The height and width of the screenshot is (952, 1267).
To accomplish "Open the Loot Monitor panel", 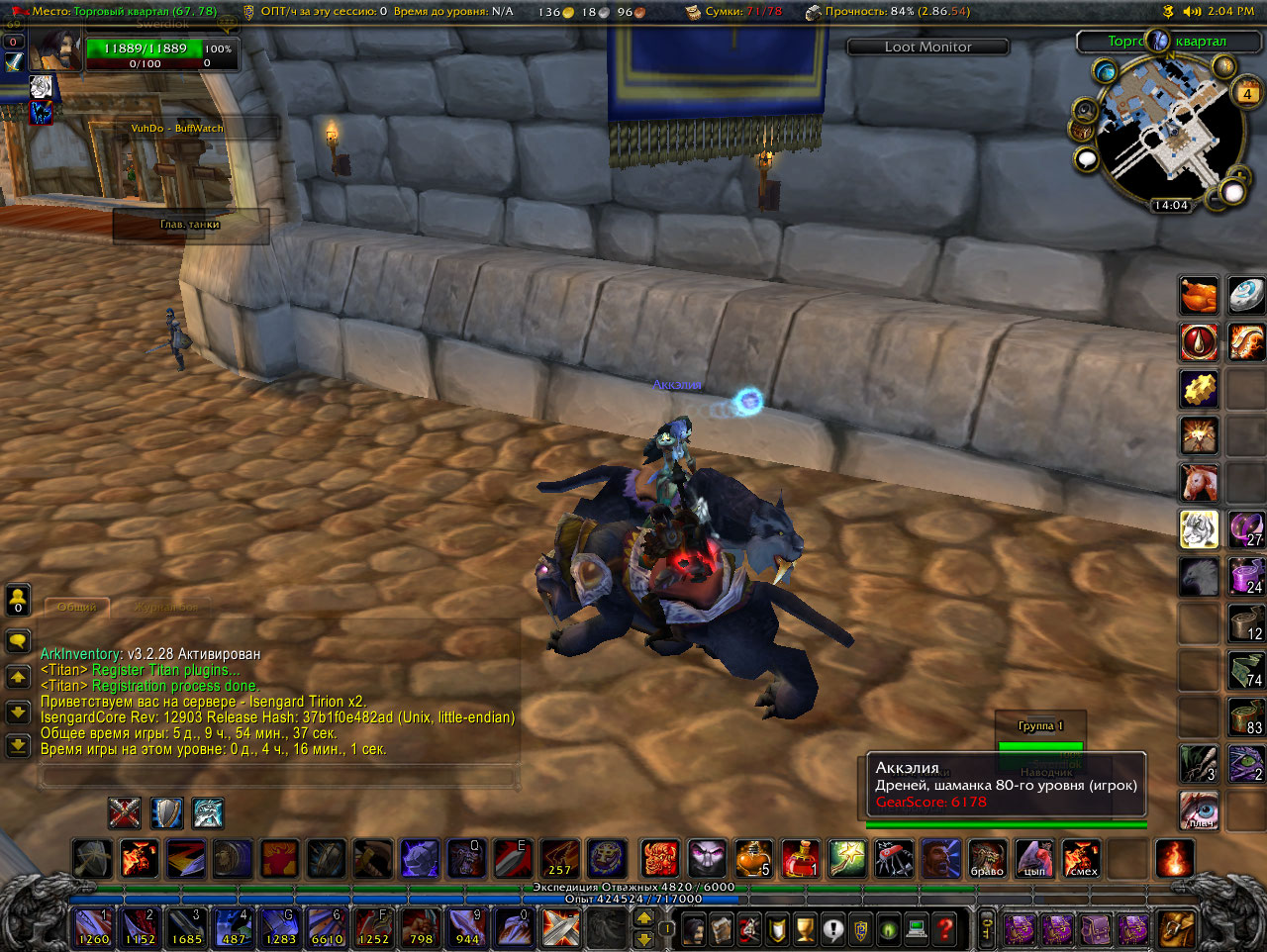I will (927, 47).
